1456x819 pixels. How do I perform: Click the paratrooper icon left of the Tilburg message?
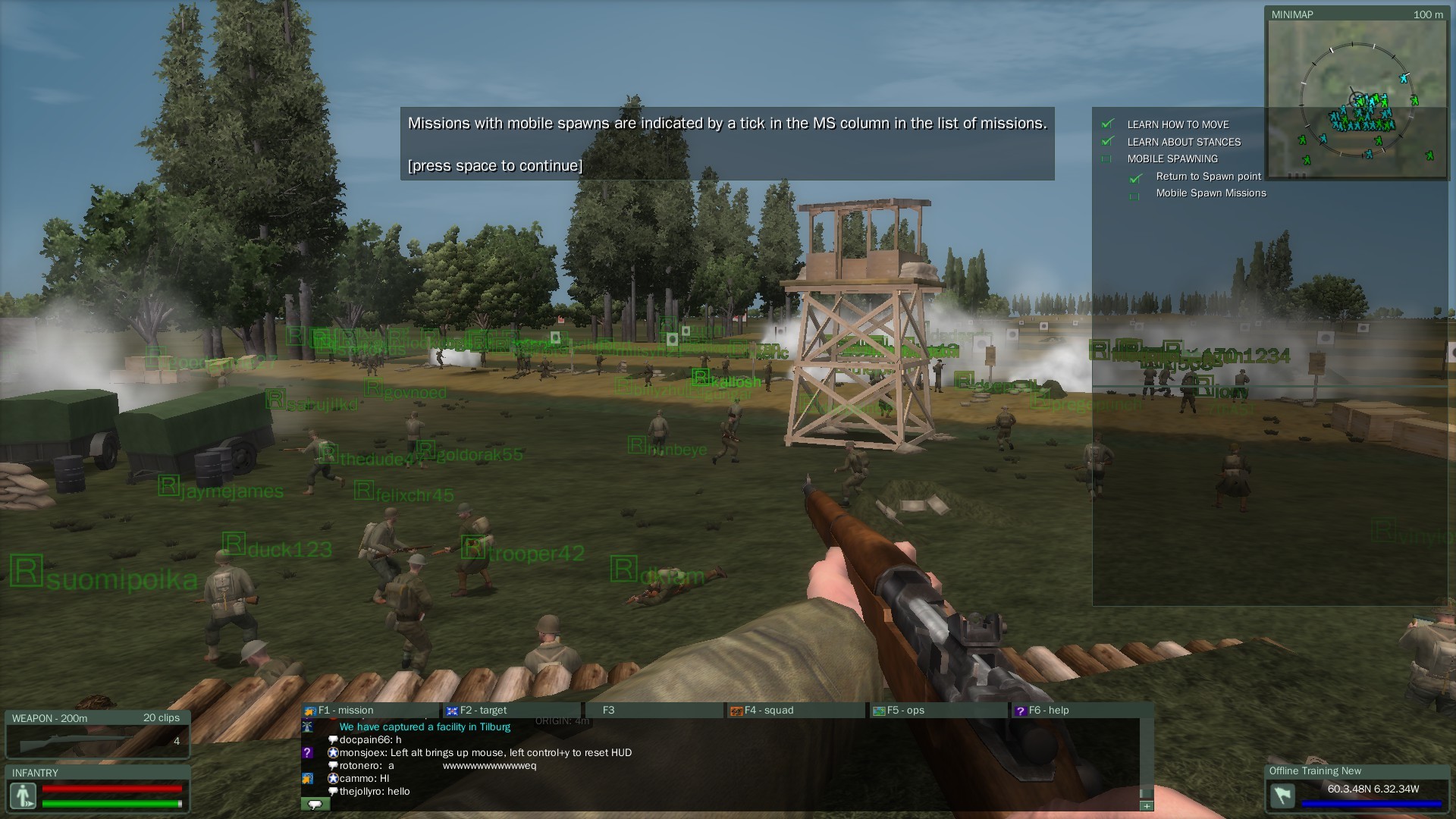click(309, 726)
